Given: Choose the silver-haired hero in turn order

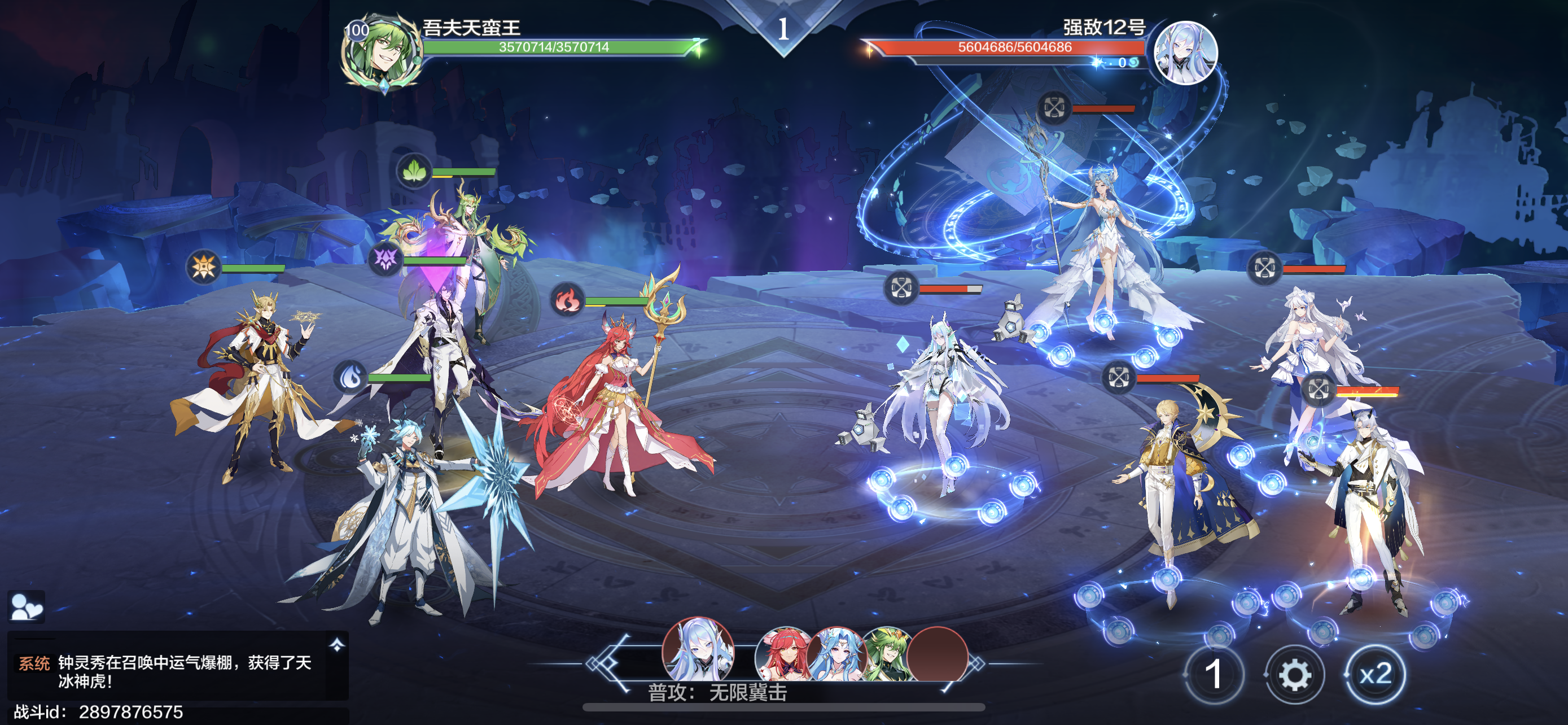Looking at the screenshot, I should click(698, 650).
